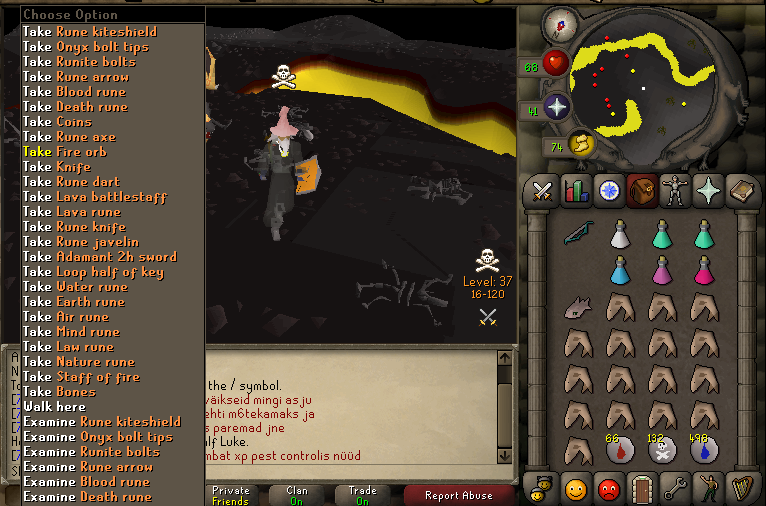This screenshot has height=506, width=766.
Task: Activate the prayer orb quick-prayers
Action: (556, 107)
